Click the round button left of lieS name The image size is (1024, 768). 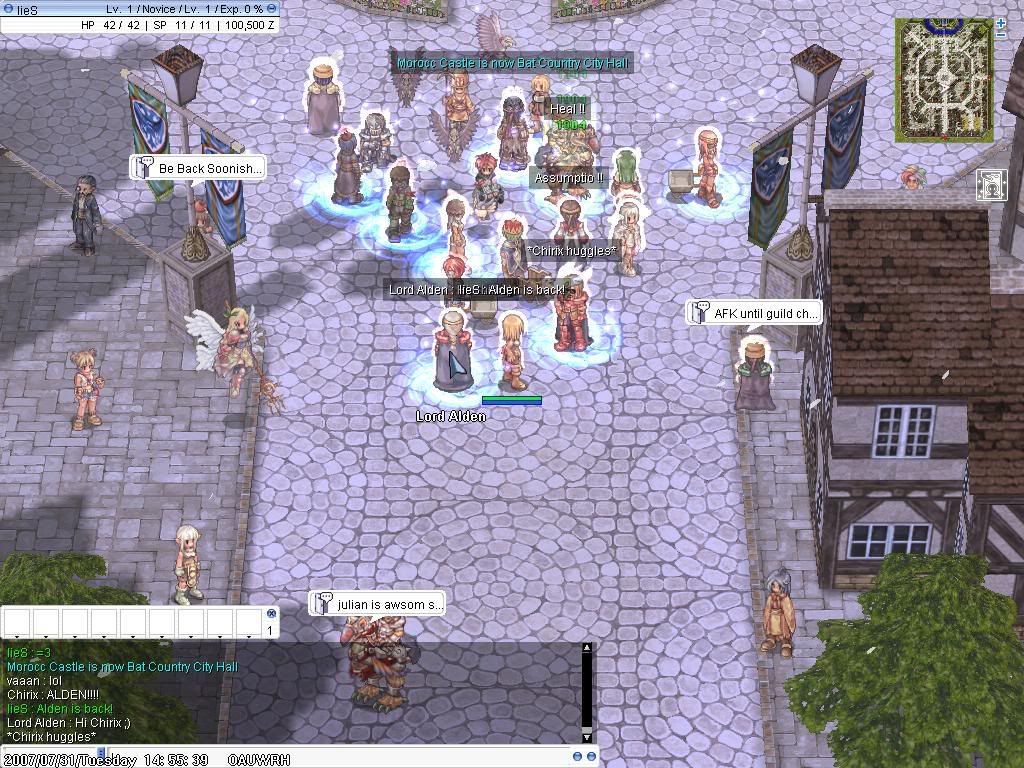[8, 8]
